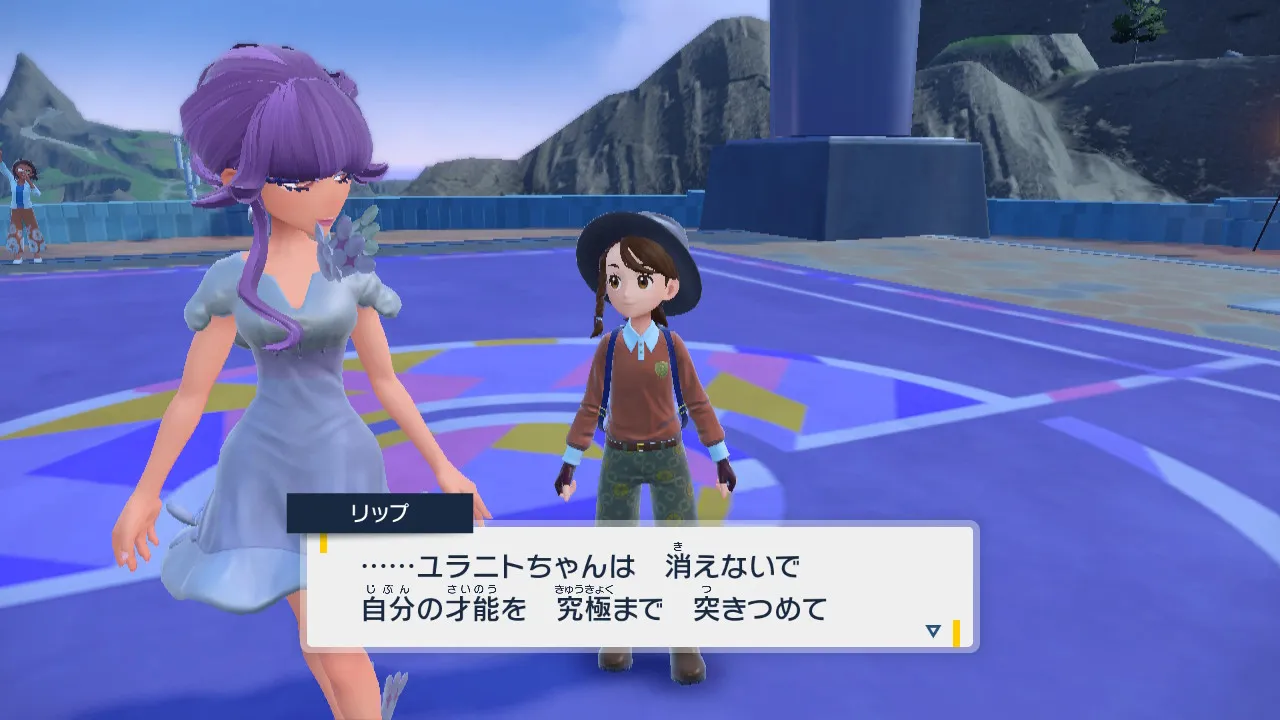Advance dialogue with the down-arrow indicator
Screen dimensions: 1280x720
933,631
